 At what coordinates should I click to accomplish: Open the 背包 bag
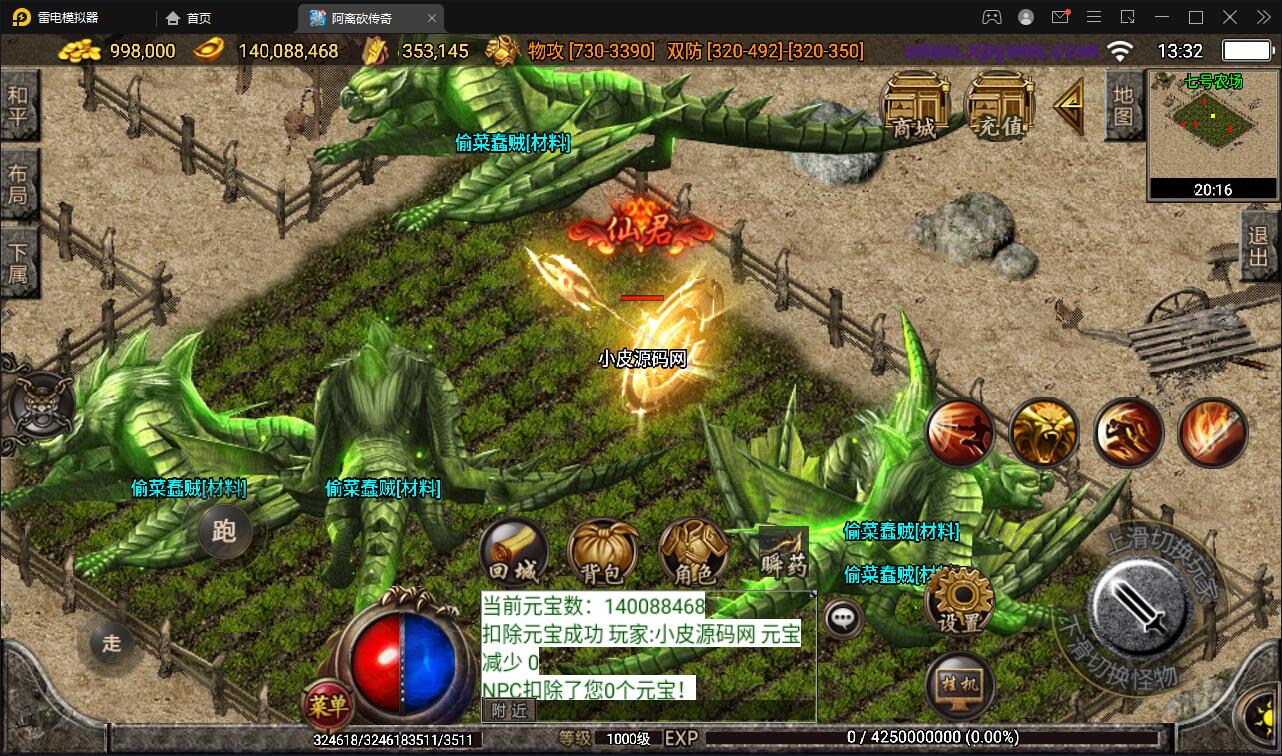(603, 553)
